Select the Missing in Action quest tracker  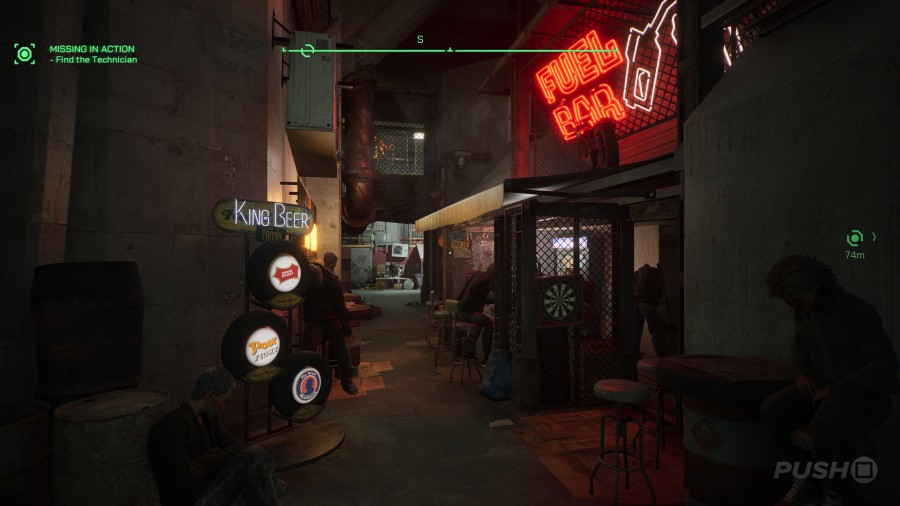91,49
